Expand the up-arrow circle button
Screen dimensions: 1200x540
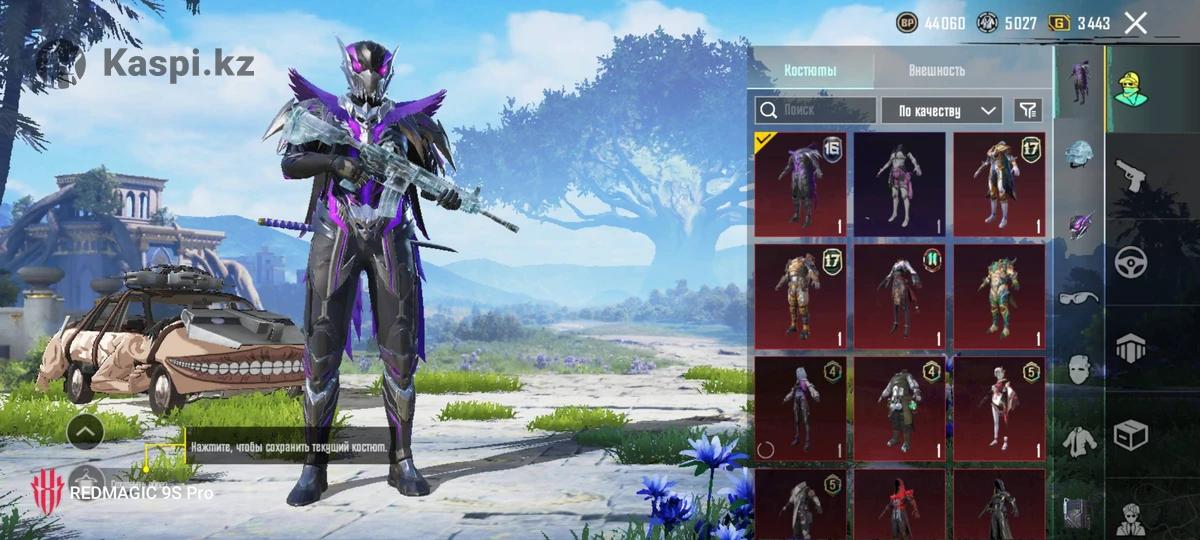[x=86, y=431]
